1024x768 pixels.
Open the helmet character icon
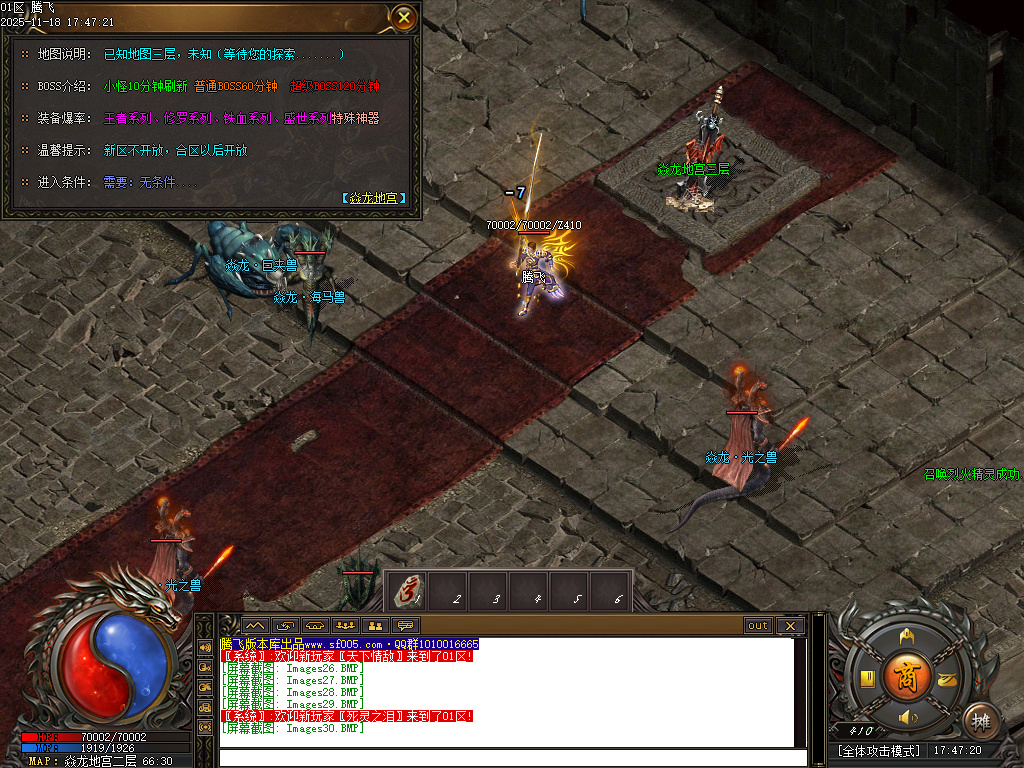(x=906, y=637)
